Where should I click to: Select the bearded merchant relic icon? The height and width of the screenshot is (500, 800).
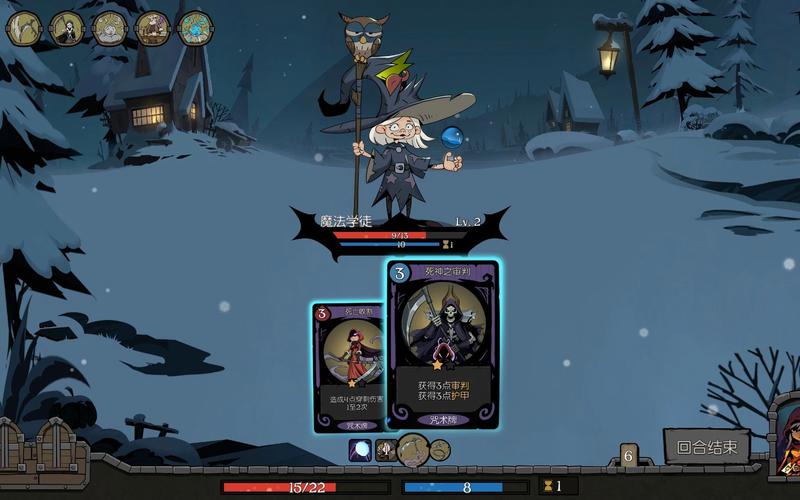click(152, 28)
